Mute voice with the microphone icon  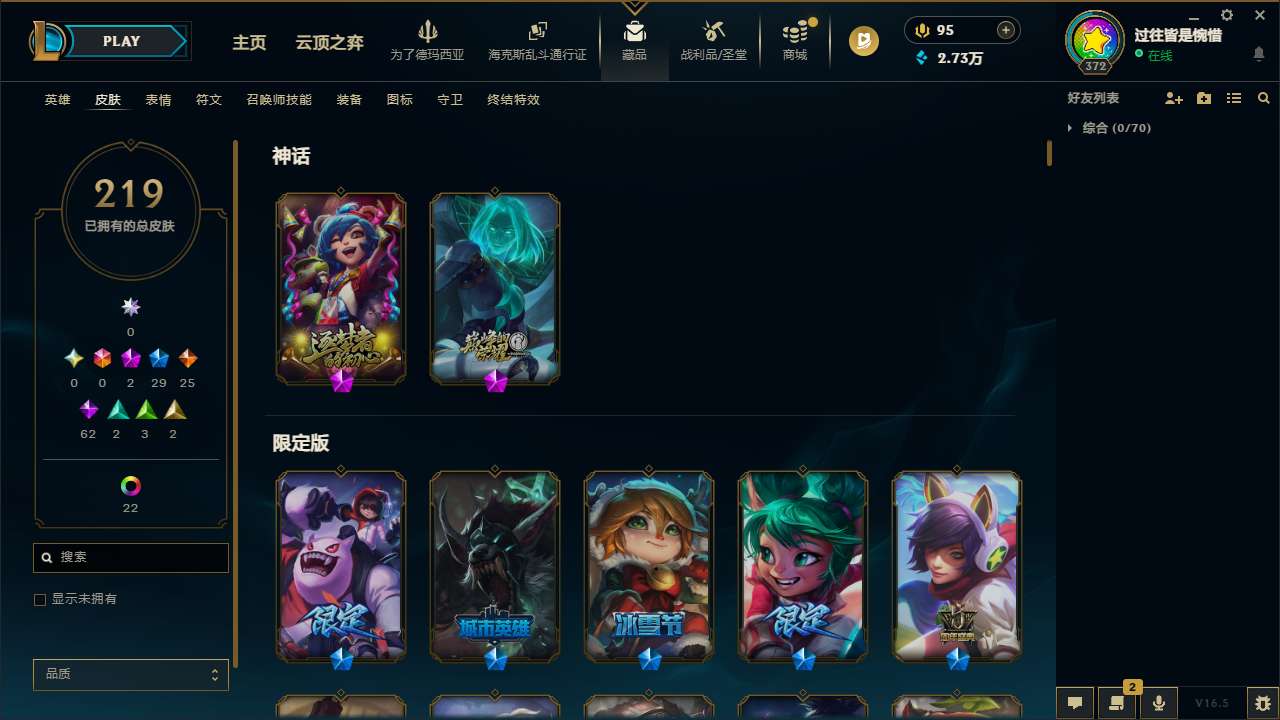tap(1158, 702)
